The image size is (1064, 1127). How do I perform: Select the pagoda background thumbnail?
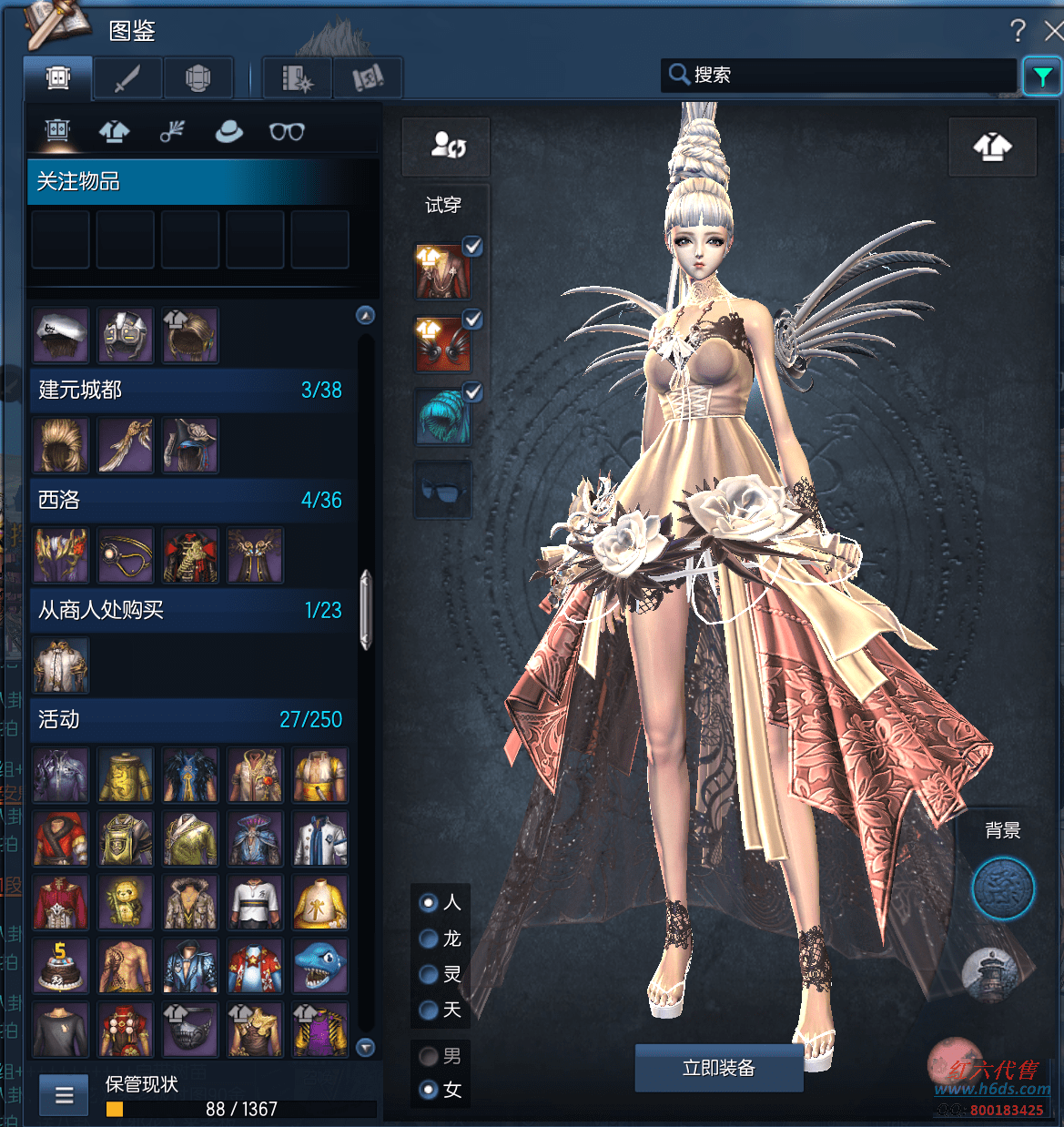(989, 974)
